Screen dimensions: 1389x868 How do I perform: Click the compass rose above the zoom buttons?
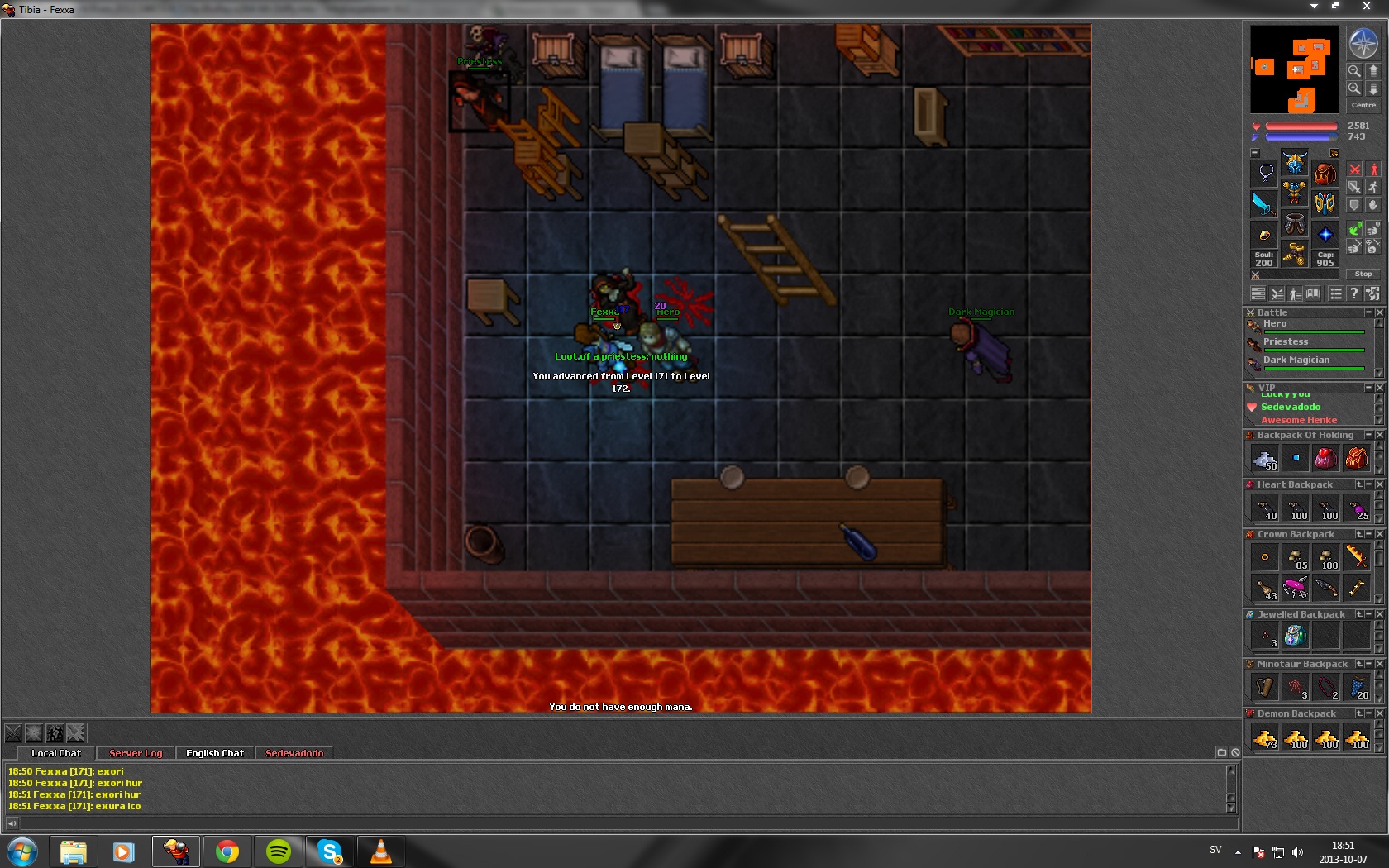pos(1363,43)
